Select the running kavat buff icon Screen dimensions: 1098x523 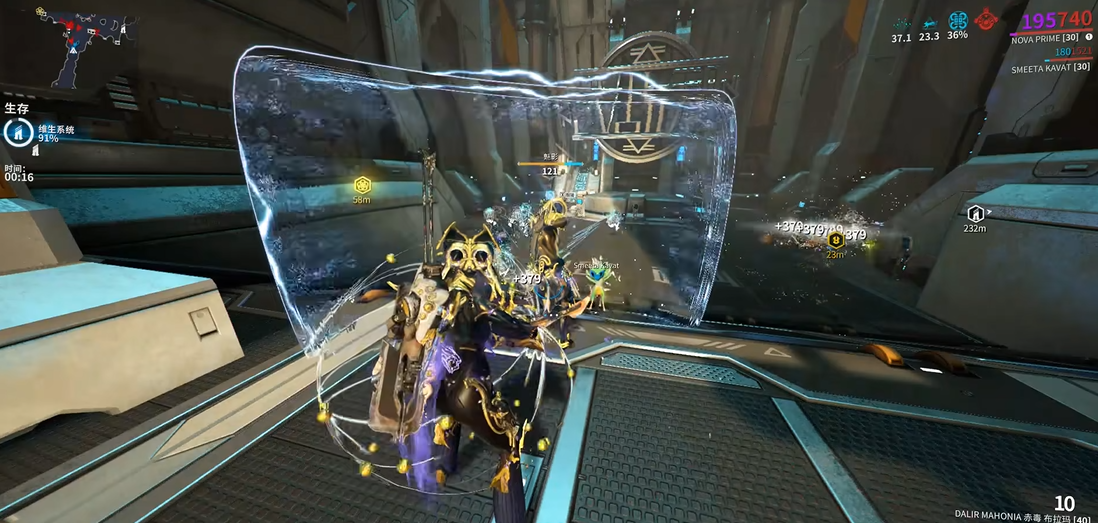(x=930, y=21)
